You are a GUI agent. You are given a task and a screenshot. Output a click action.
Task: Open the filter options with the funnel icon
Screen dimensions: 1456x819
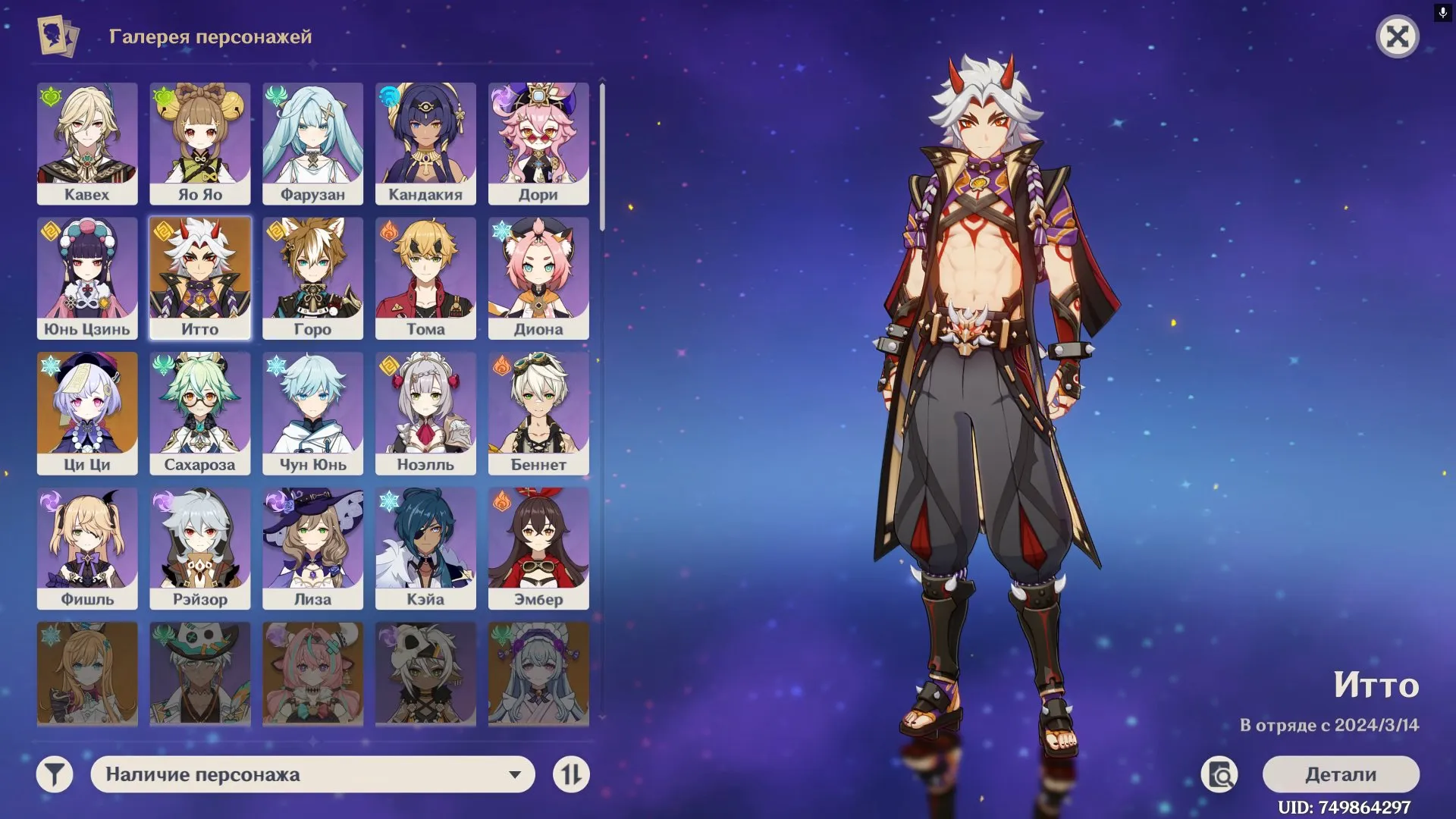(52, 775)
